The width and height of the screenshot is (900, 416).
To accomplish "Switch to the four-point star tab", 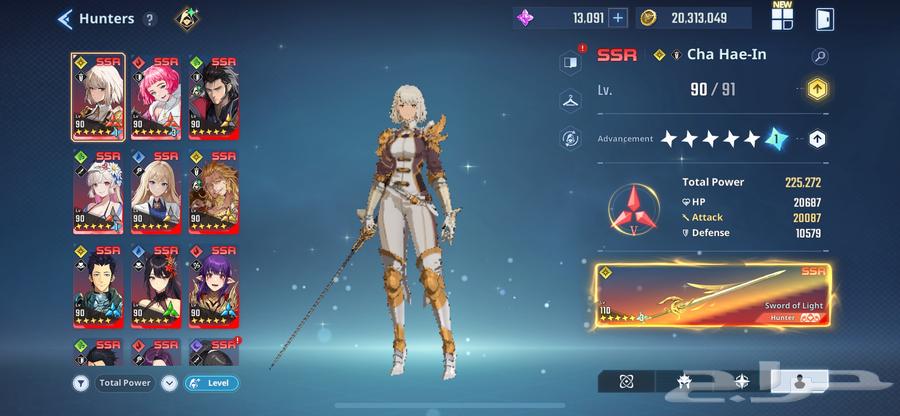I will (741, 381).
